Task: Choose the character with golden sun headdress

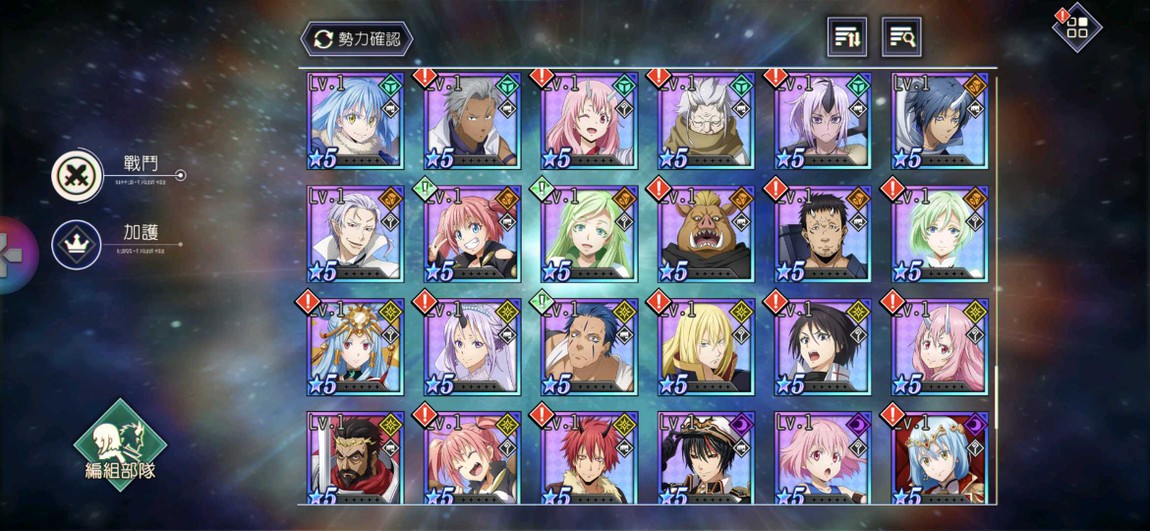Action: pos(355,346)
